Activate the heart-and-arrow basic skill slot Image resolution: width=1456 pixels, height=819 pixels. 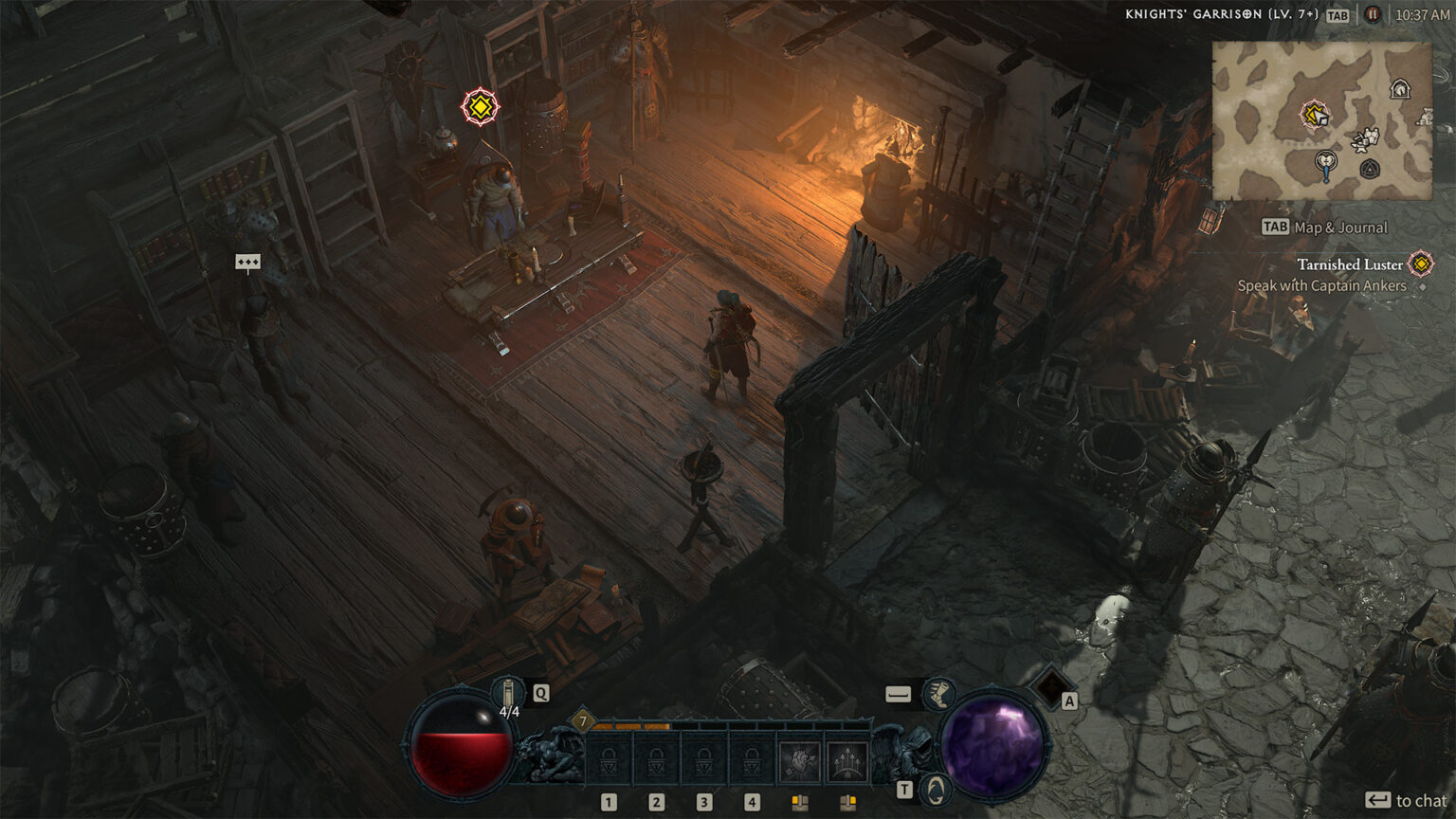[x=799, y=762]
